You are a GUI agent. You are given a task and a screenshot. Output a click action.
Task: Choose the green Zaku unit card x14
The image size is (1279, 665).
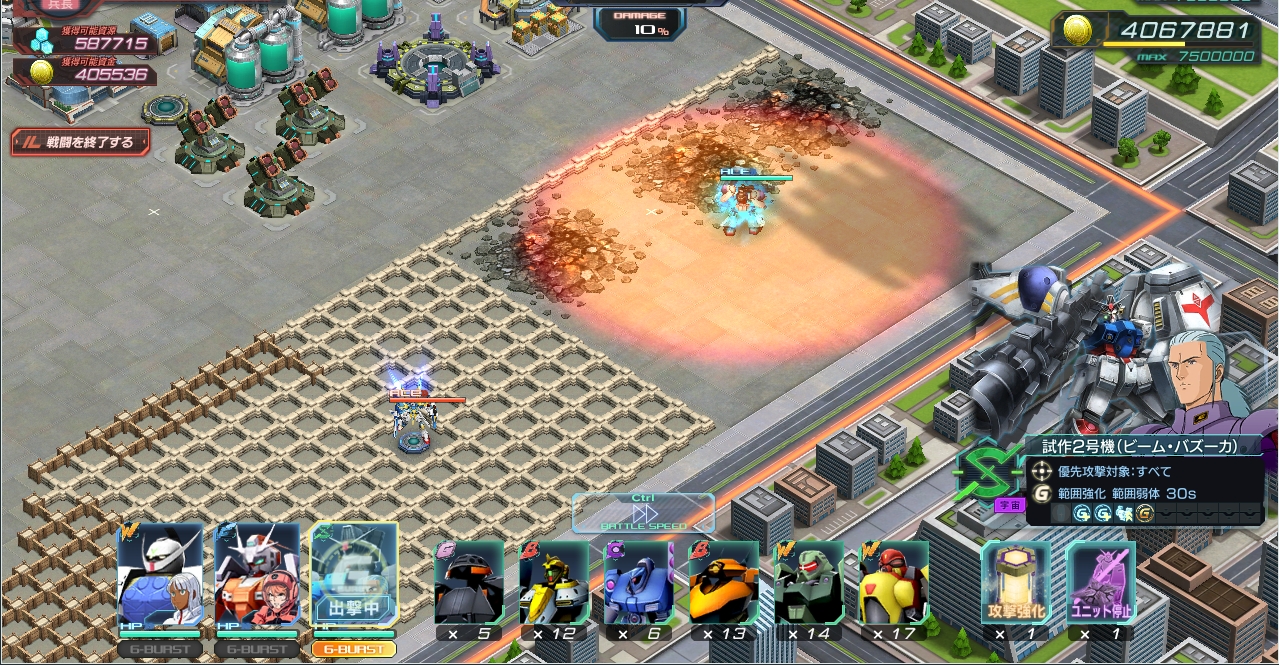coord(809,583)
